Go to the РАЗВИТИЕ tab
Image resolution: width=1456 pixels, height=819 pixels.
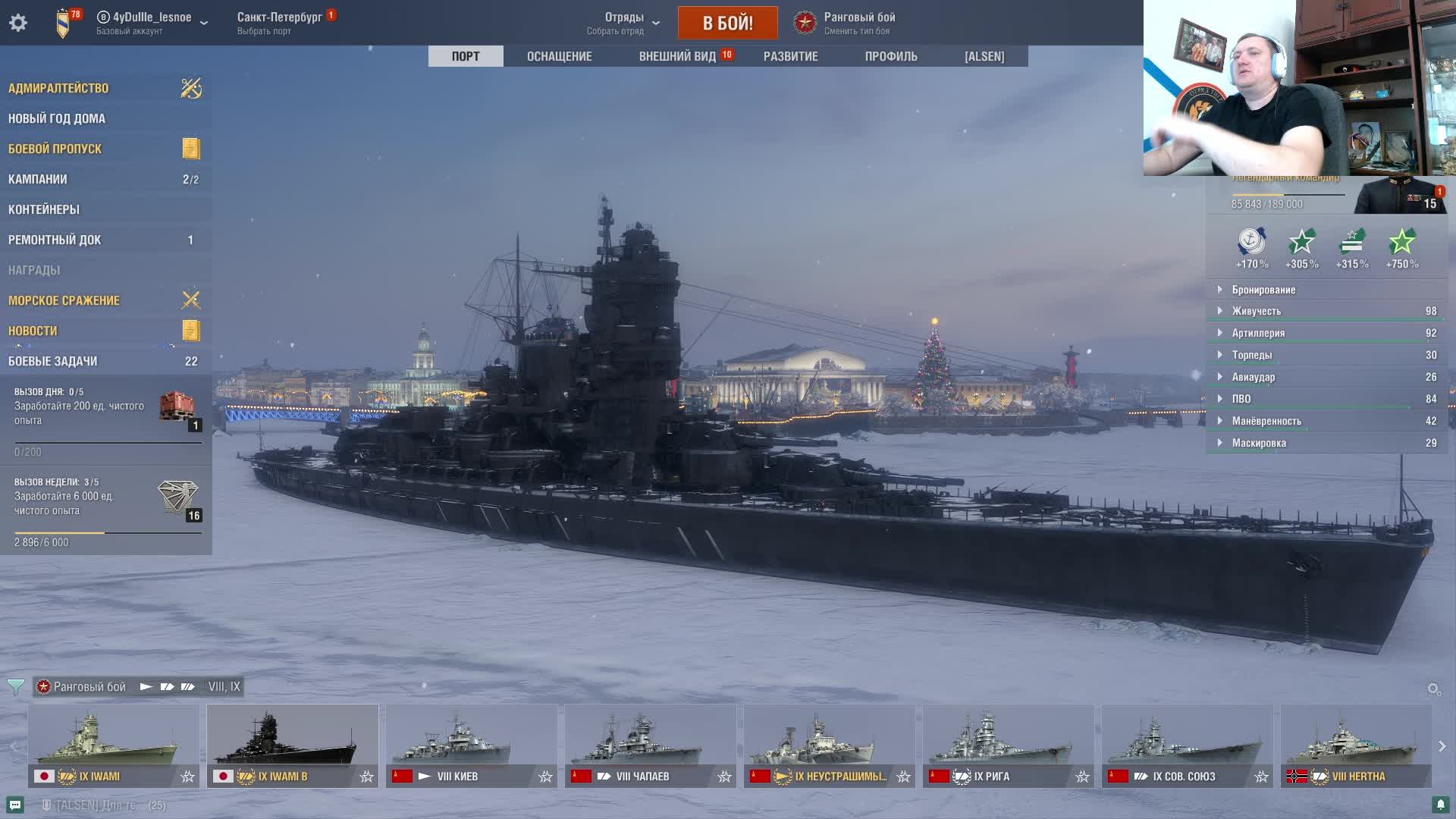tap(790, 56)
